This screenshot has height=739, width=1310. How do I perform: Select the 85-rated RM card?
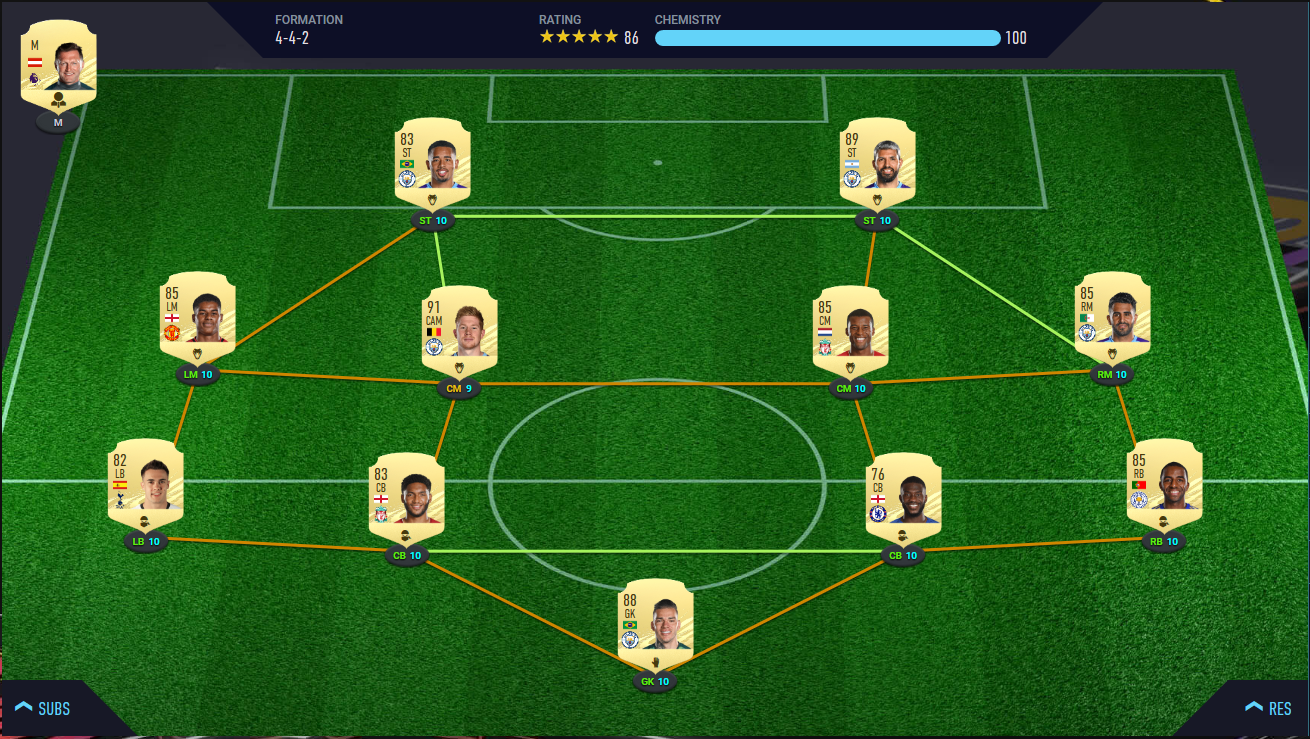point(1112,316)
